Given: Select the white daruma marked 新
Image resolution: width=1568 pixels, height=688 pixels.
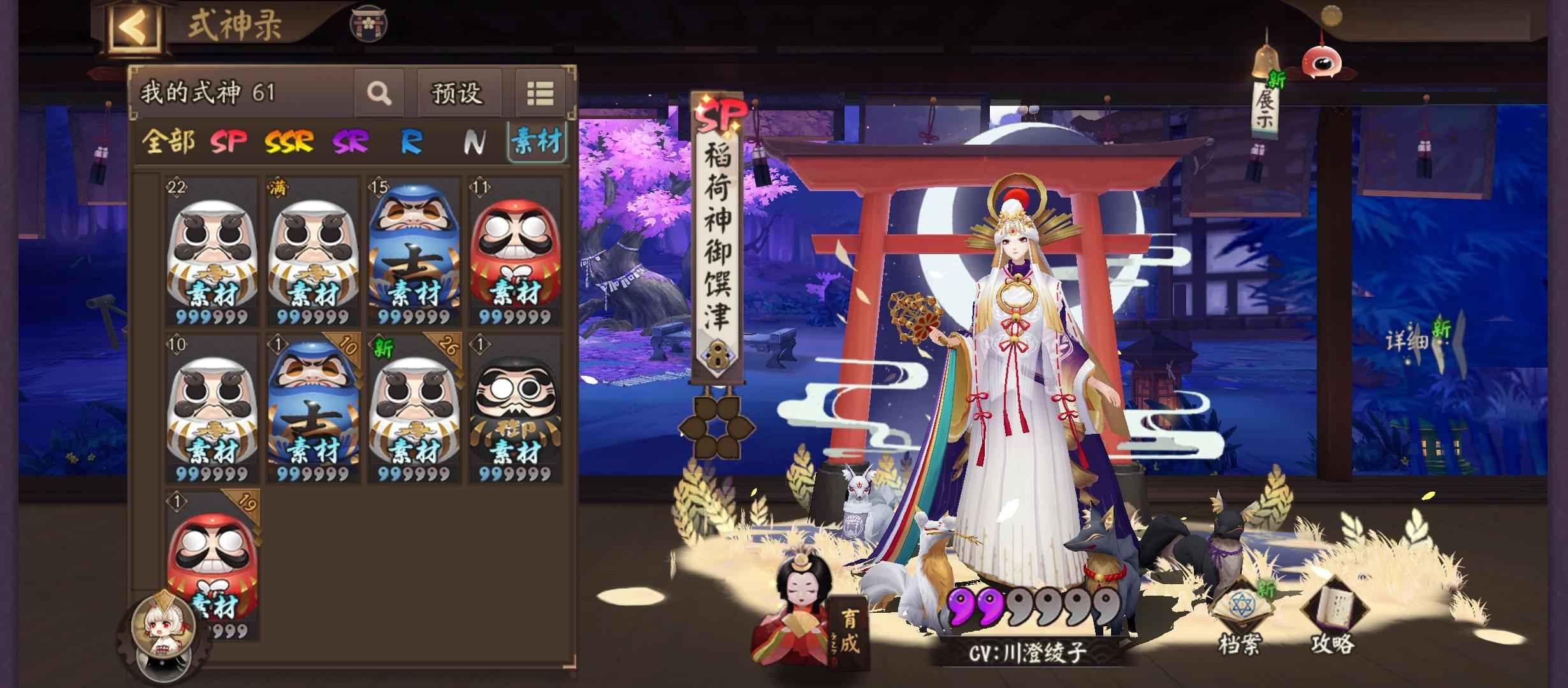Looking at the screenshot, I should point(414,409).
